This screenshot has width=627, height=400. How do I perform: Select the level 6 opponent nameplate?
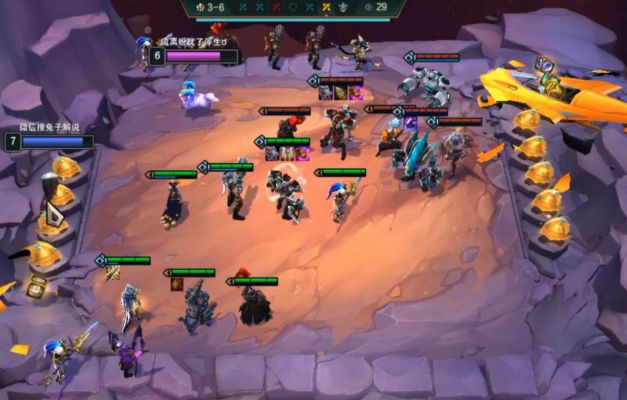point(195,56)
